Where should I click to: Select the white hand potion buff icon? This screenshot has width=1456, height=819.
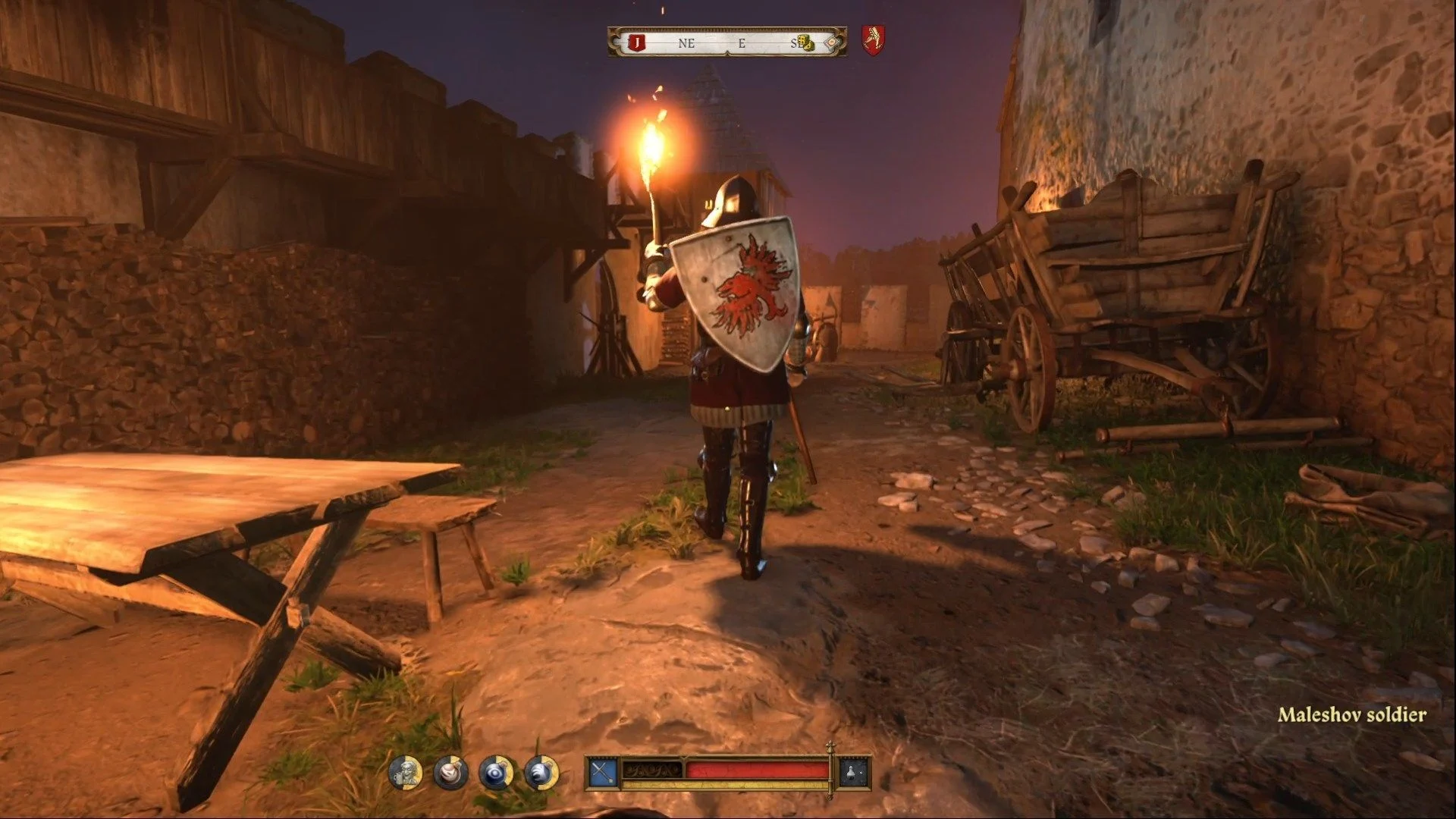click(541, 773)
